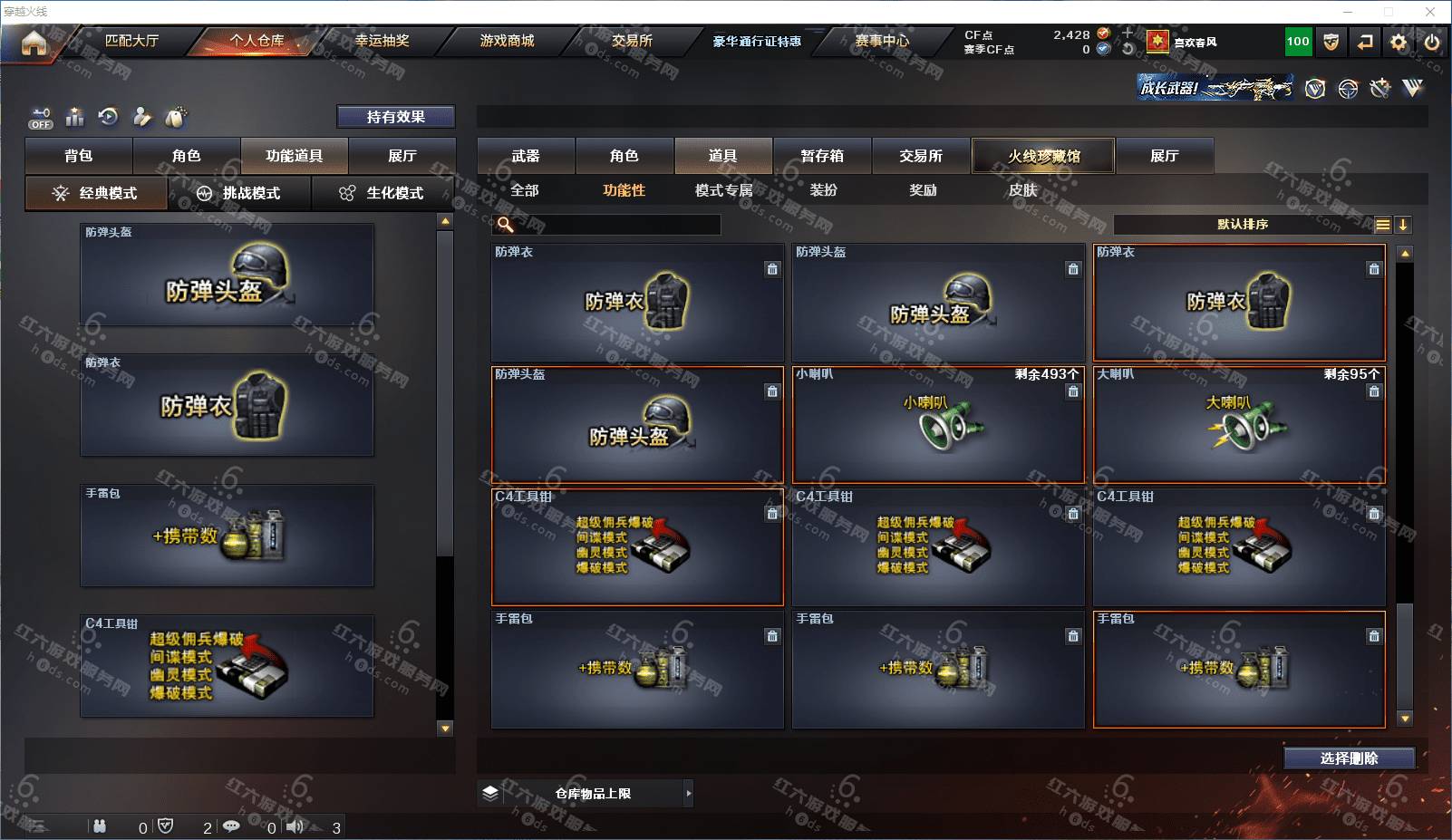Switch to 挑战模式 challenge mode
This screenshot has height=840, width=1452.
[239, 193]
